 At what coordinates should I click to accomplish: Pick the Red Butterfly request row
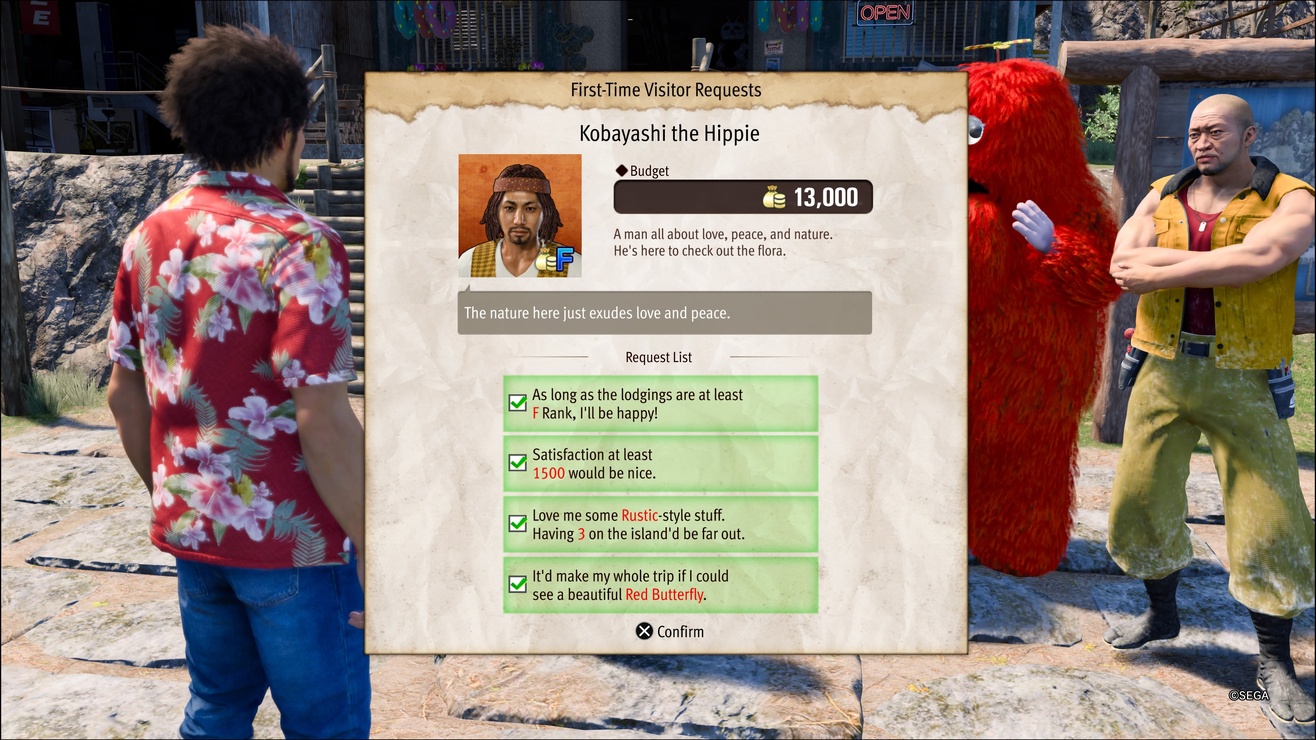[x=660, y=585]
